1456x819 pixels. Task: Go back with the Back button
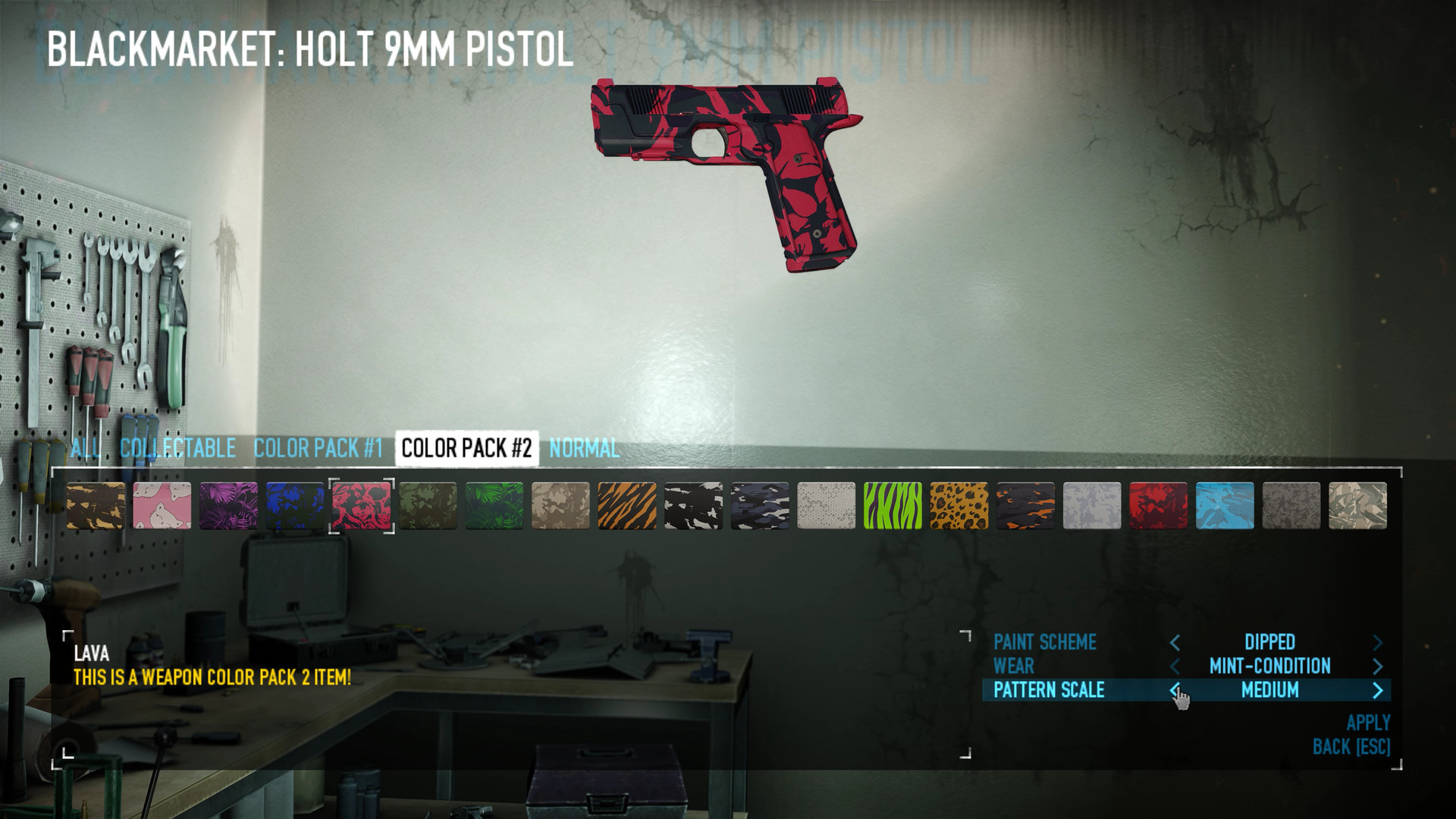(x=1351, y=747)
